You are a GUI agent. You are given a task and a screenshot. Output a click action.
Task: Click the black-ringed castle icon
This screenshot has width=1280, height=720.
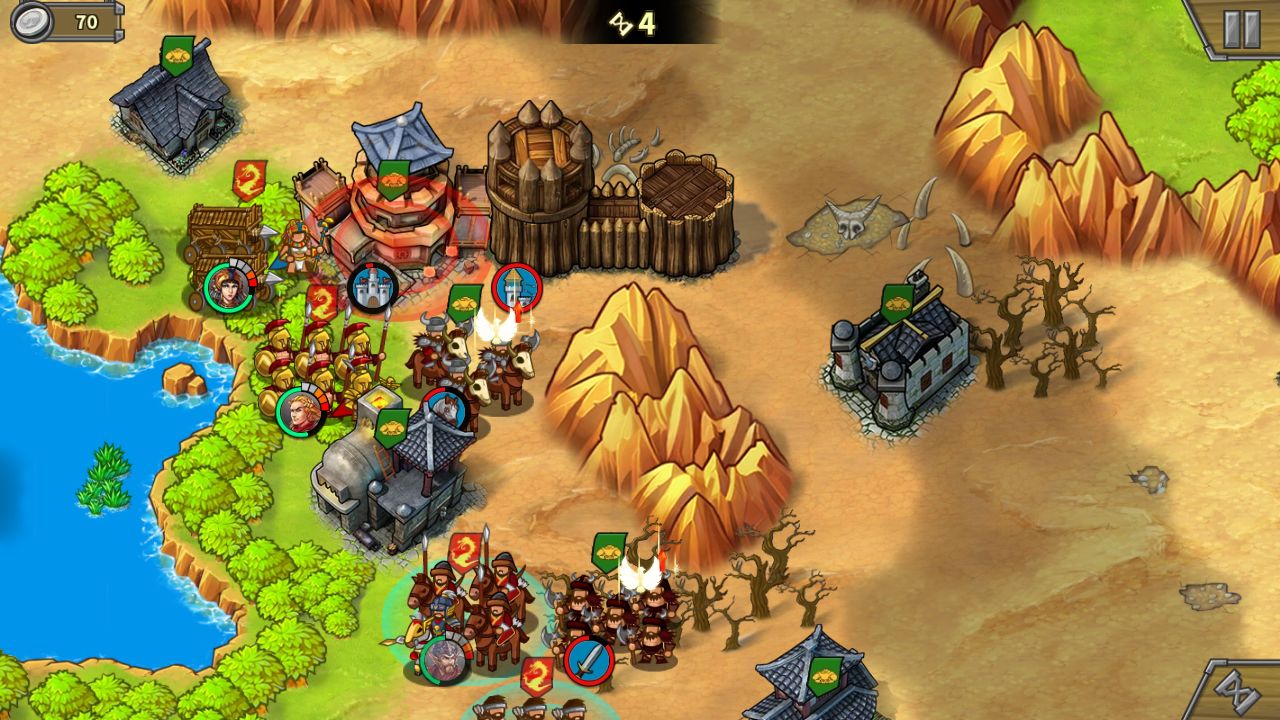click(373, 288)
